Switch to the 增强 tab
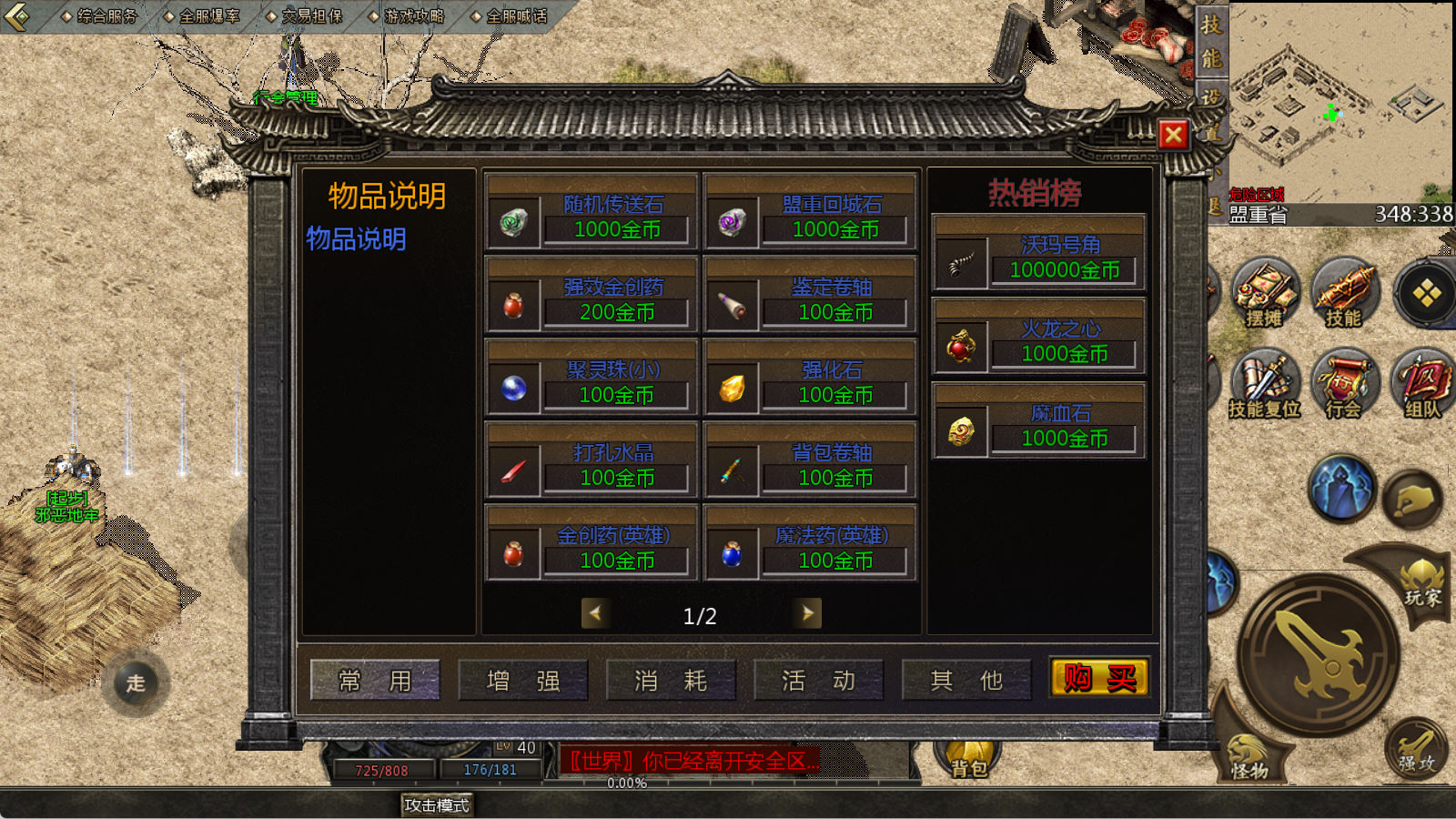This screenshot has height=819, width=1456. pyautogui.click(x=523, y=680)
